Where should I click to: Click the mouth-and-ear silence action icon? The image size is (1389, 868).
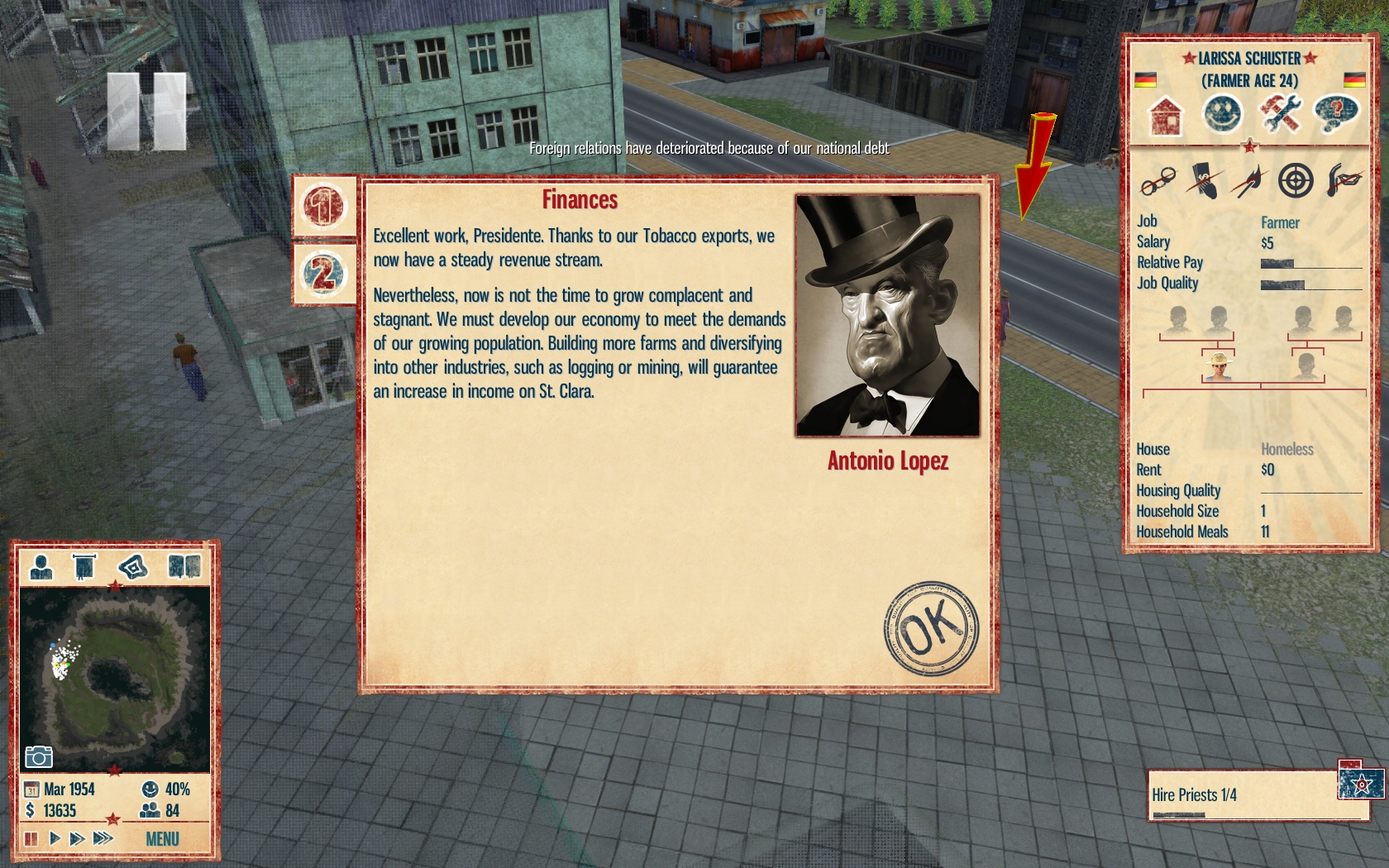1343,180
